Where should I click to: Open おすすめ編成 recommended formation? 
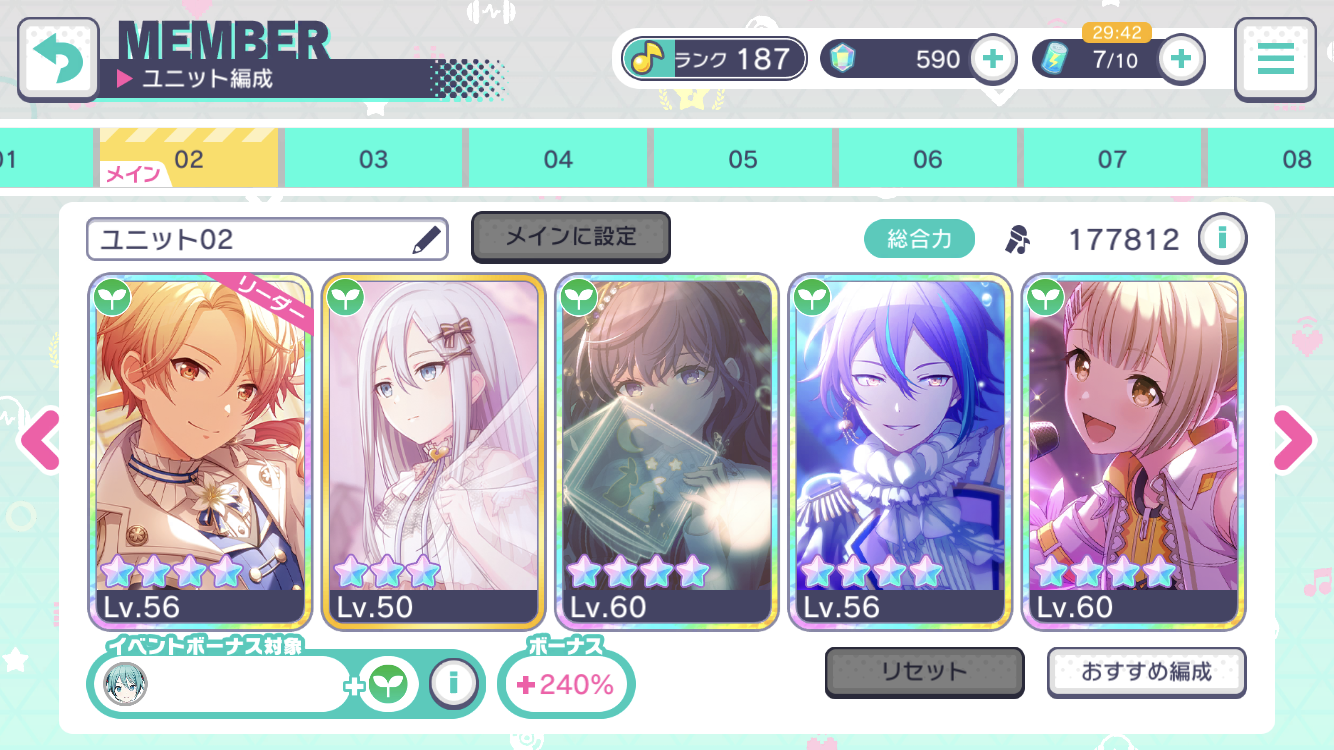(x=1146, y=672)
